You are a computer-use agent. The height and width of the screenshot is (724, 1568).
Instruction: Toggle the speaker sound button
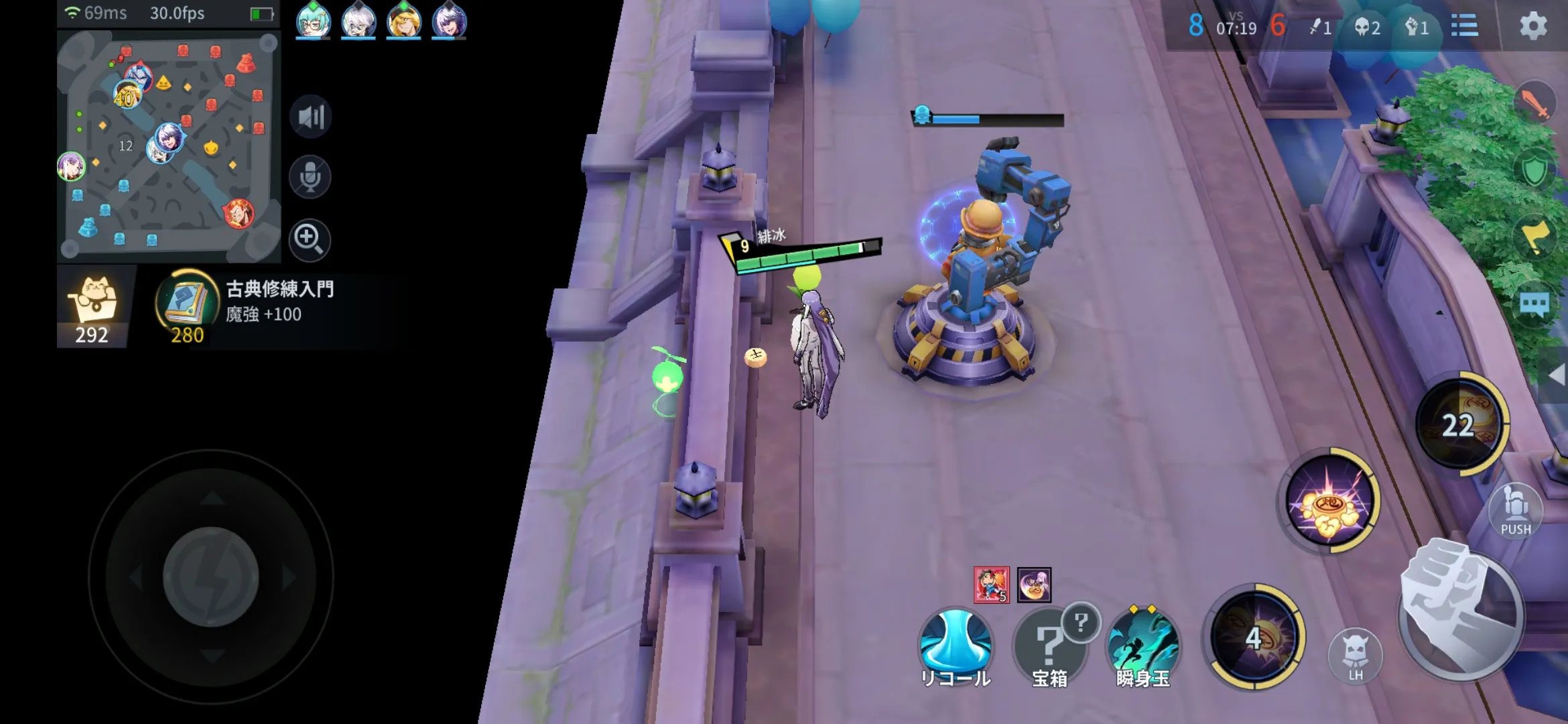coord(310,117)
